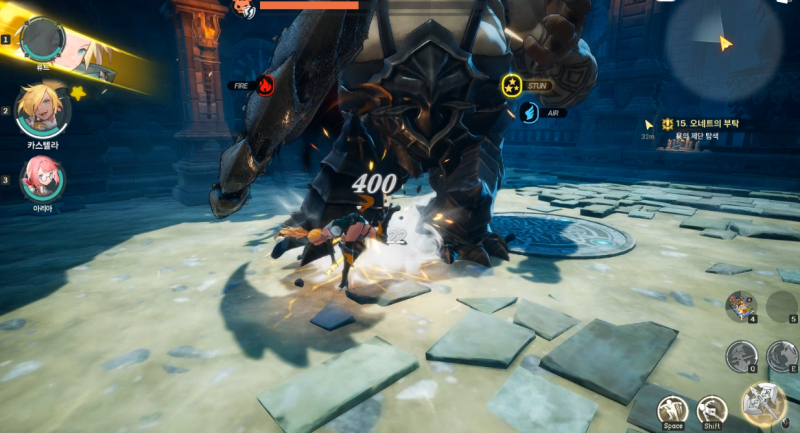Select the active character portrait in slot 1
This screenshot has height=433, width=800.
44,39
